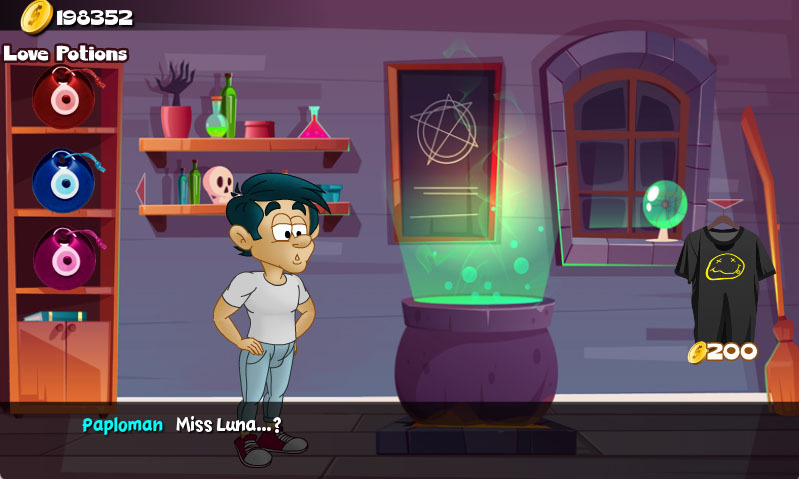The width and height of the screenshot is (799, 479).
Task: Pick the pink love potion
Action: [62, 258]
